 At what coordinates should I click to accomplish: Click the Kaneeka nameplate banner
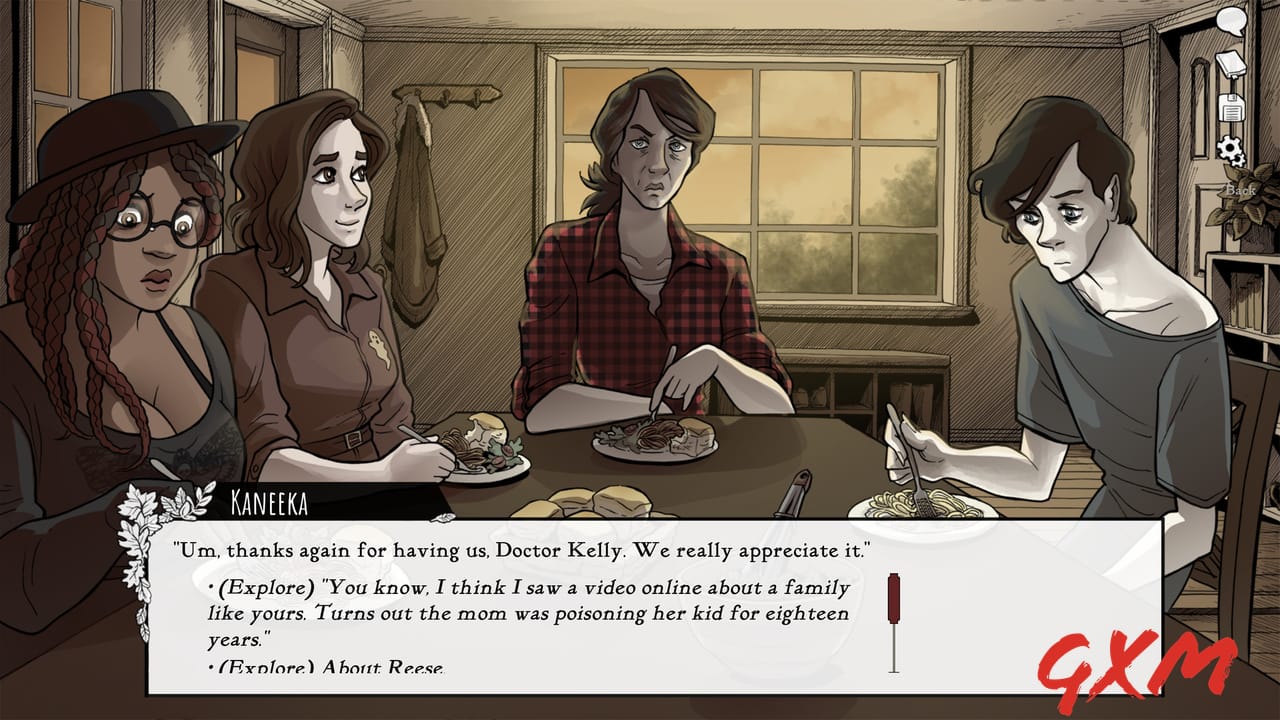[x=275, y=505]
